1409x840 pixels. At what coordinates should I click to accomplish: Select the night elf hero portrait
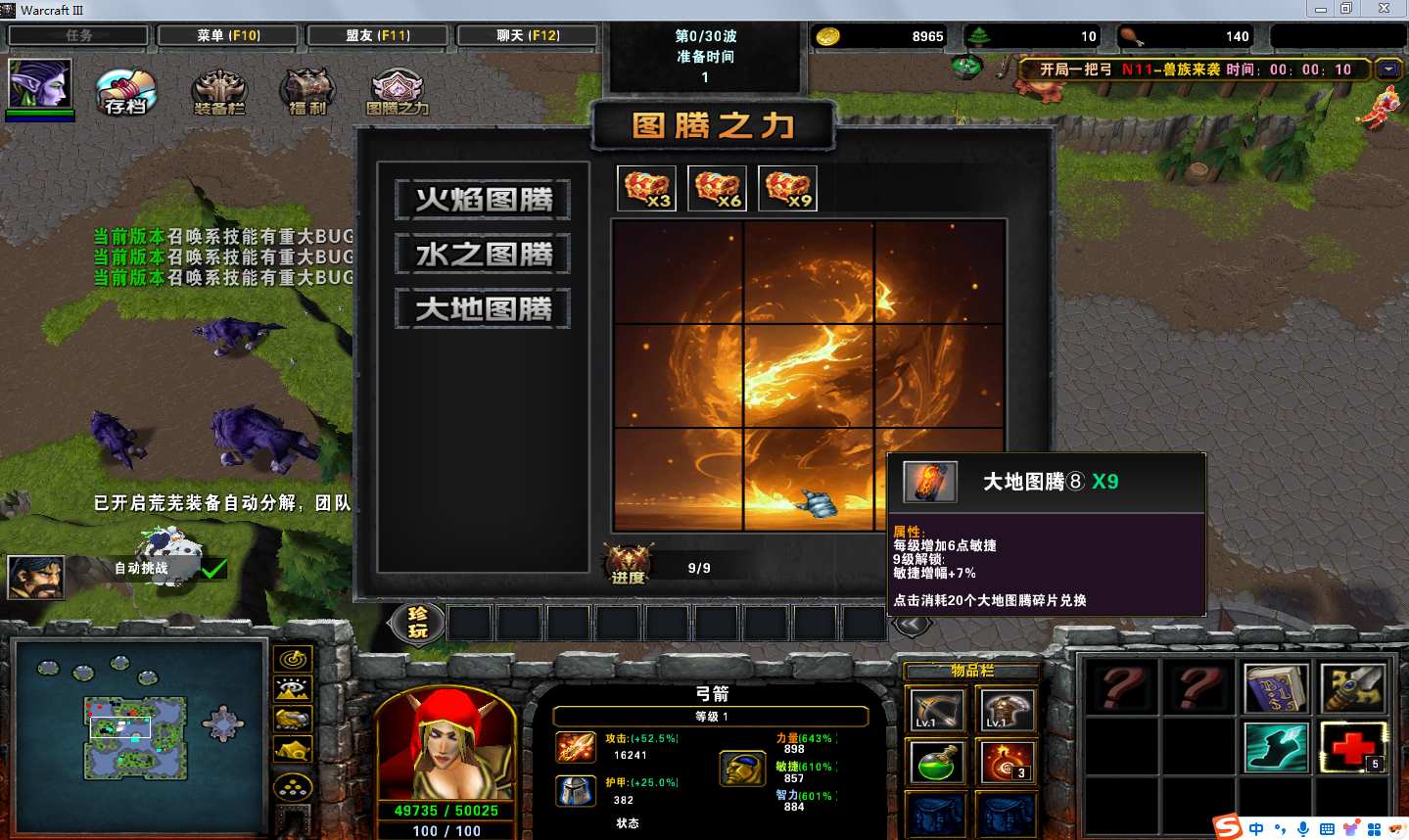[x=39, y=84]
